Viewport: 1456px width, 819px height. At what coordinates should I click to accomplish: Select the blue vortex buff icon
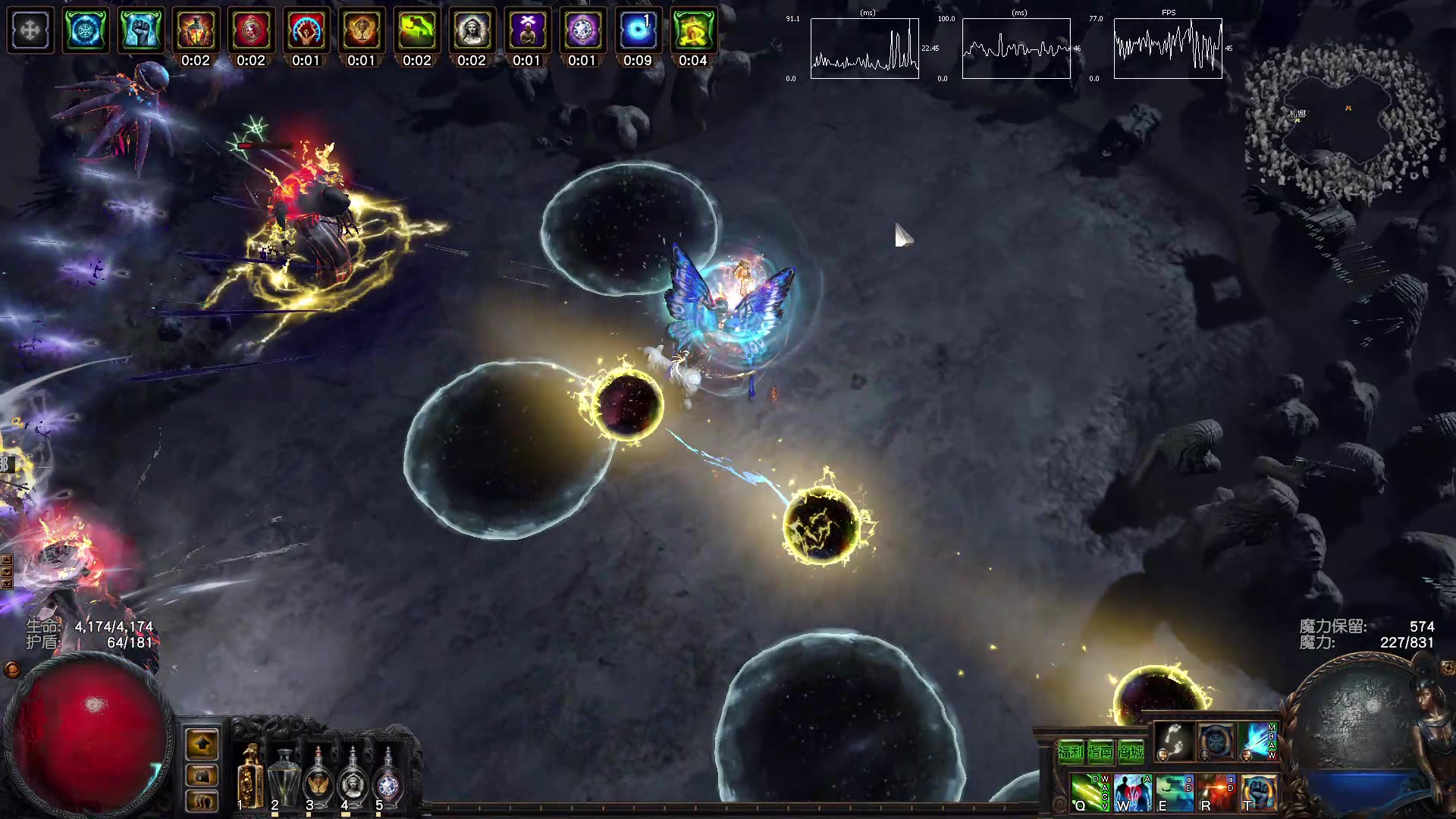pyautogui.click(x=638, y=30)
